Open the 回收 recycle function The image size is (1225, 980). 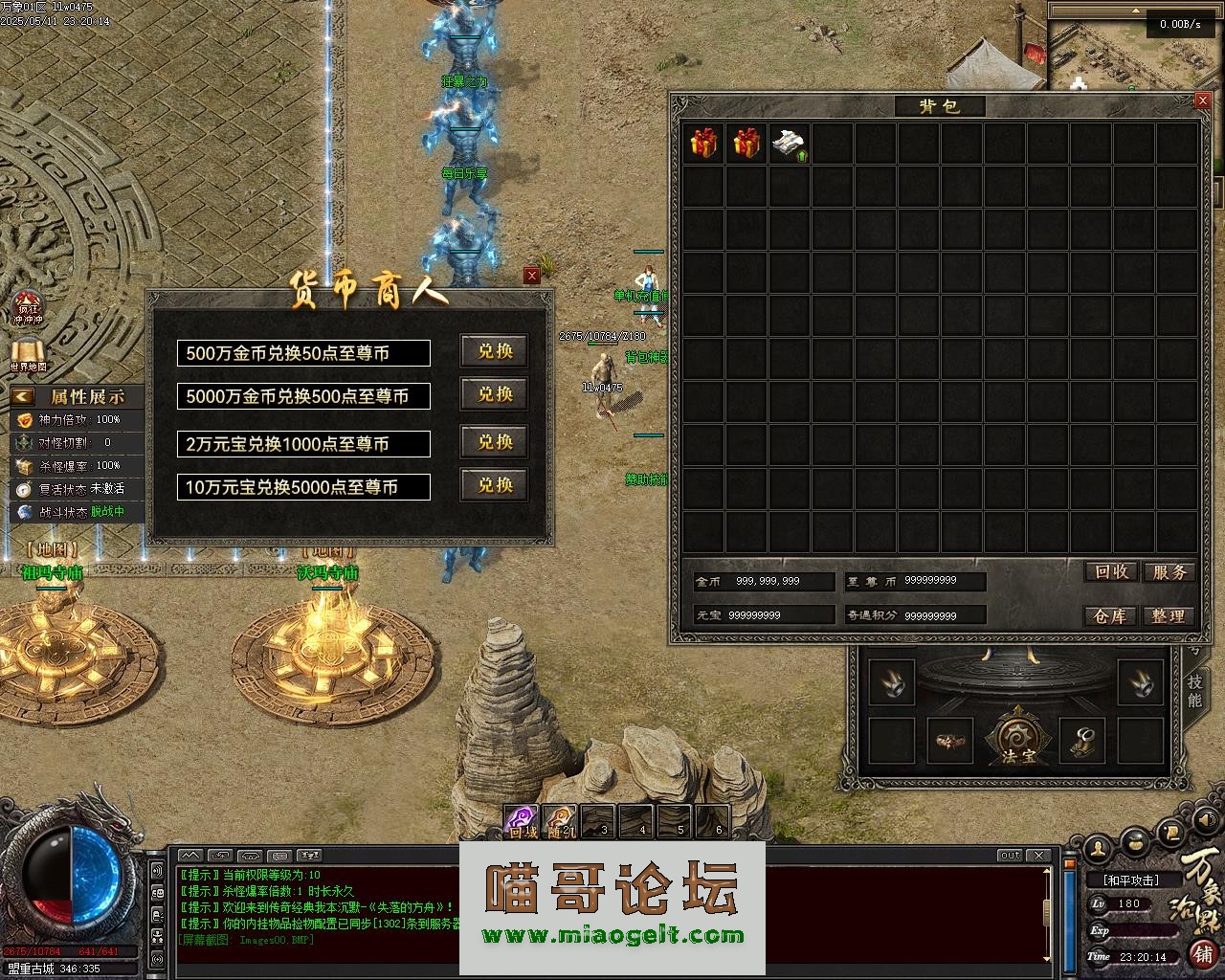(1110, 571)
